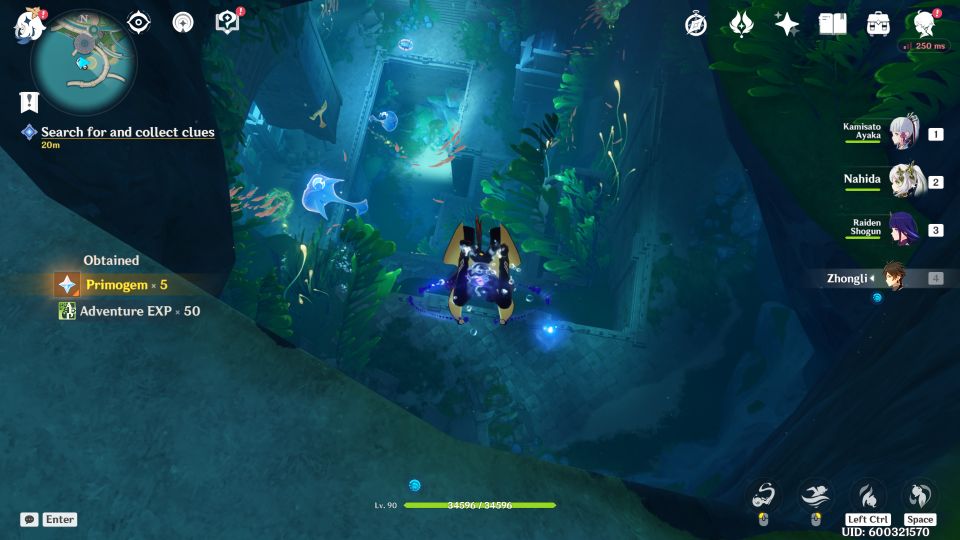
Task: Open the chat speech bubble
Action: point(30,519)
